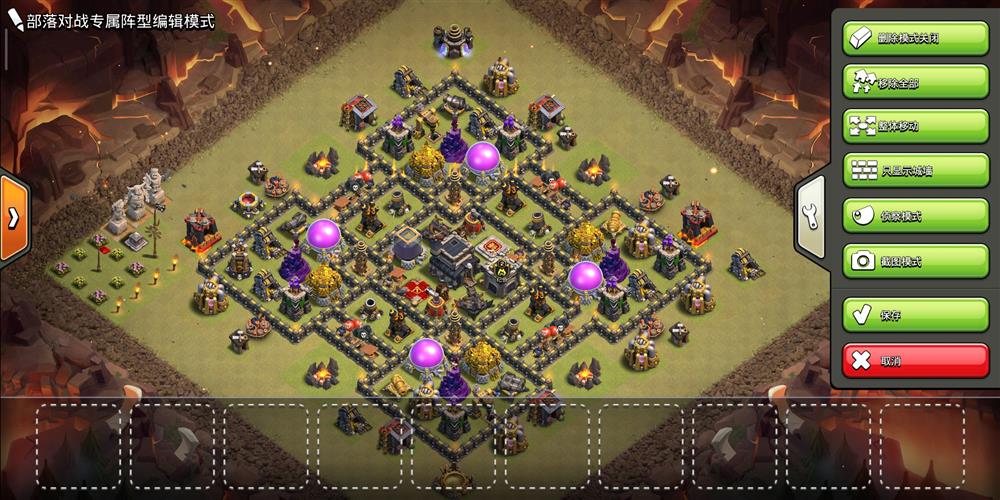The height and width of the screenshot is (500, 1000).
Task: Toggle the eraser delete mode button
Action: 901,38
